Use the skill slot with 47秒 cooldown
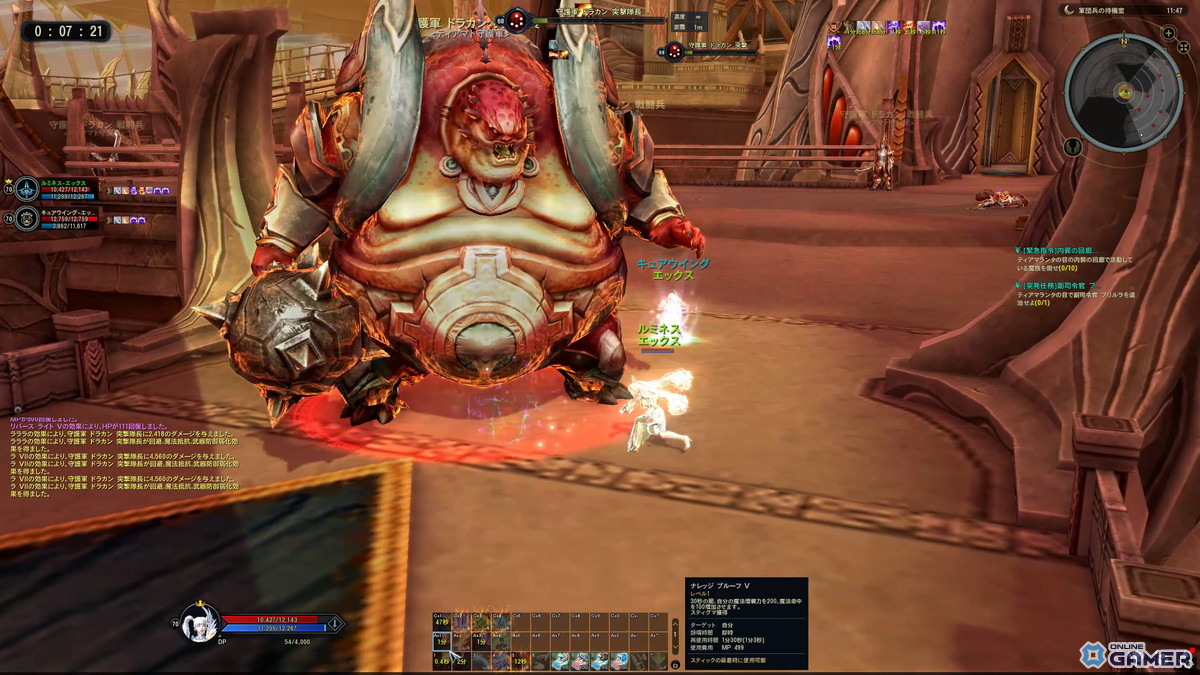Viewport: 1200px width, 675px height. [x=441, y=623]
